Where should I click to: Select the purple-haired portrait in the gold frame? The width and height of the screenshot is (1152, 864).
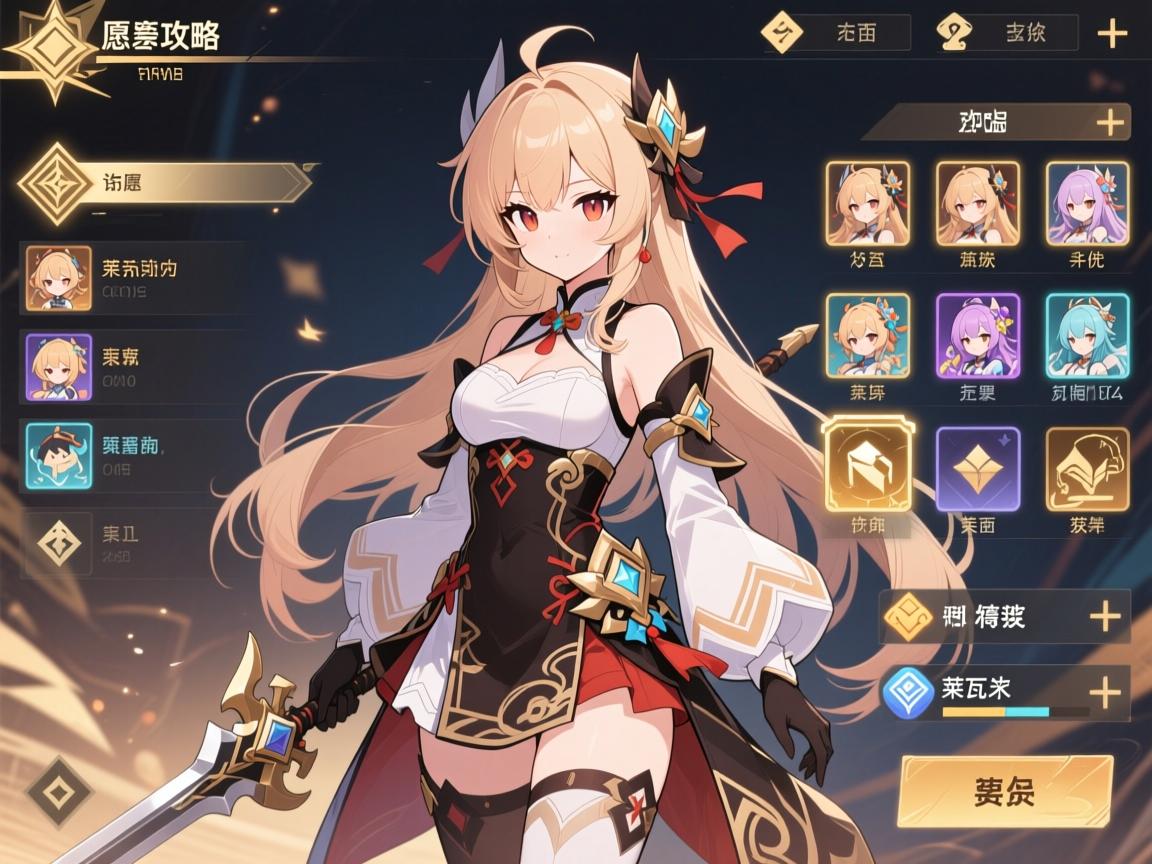click(1086, 204)
